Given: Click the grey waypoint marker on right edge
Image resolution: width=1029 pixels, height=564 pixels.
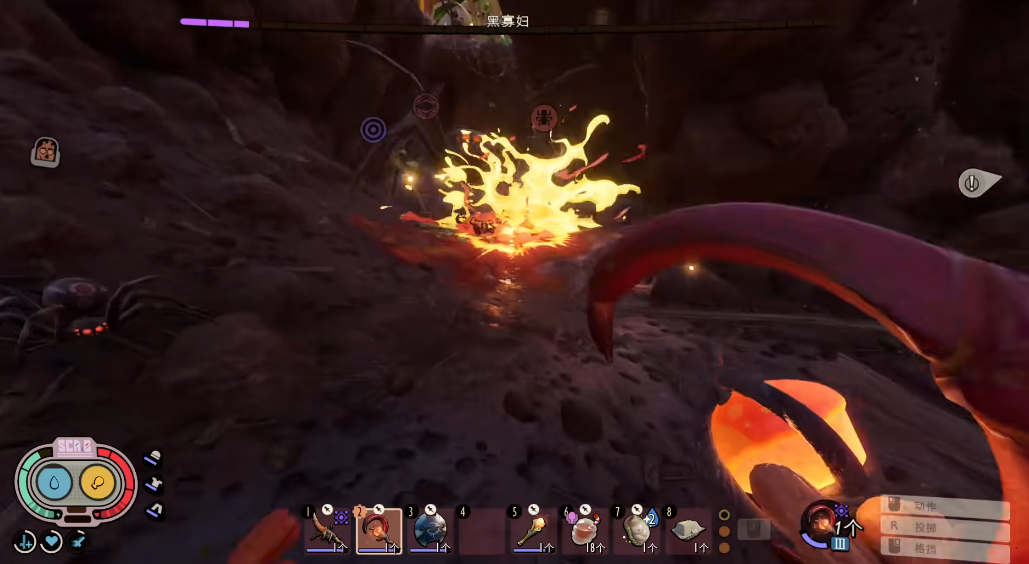Looking at the screenshot, I should tap(975, 183).
